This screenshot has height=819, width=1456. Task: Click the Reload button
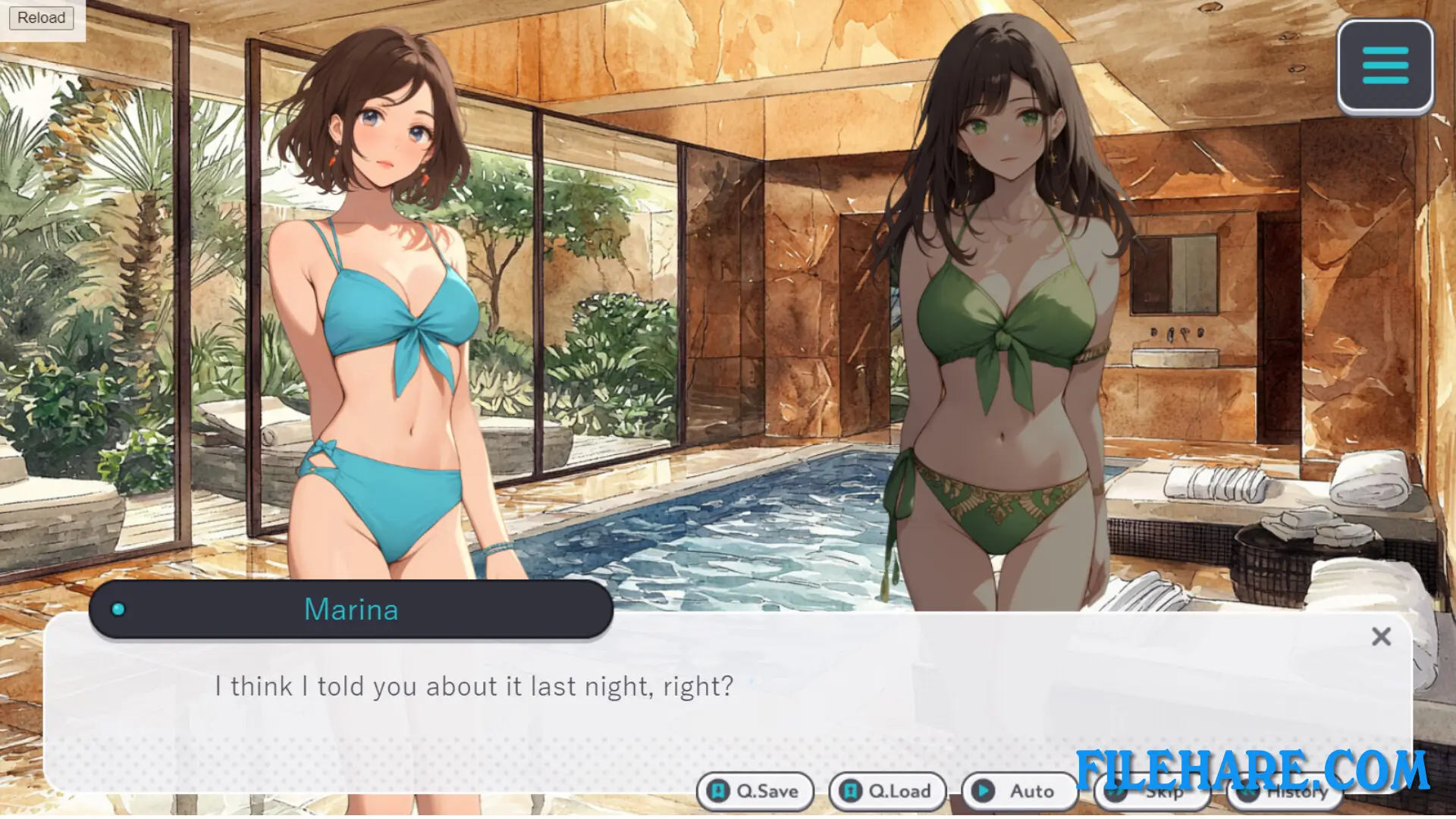click(x=41, y=17)
